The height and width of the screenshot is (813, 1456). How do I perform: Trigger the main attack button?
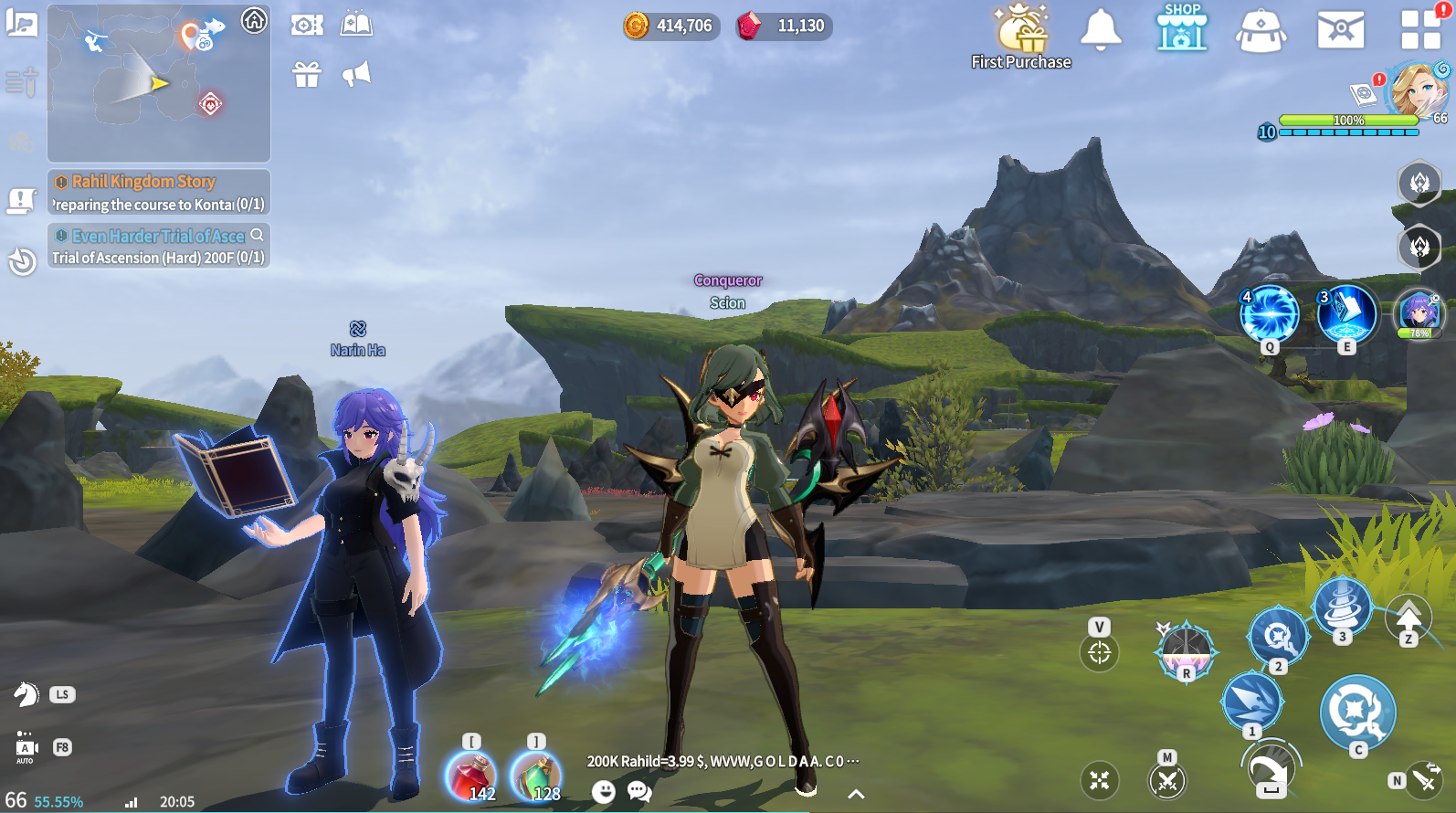(1357, 711)
